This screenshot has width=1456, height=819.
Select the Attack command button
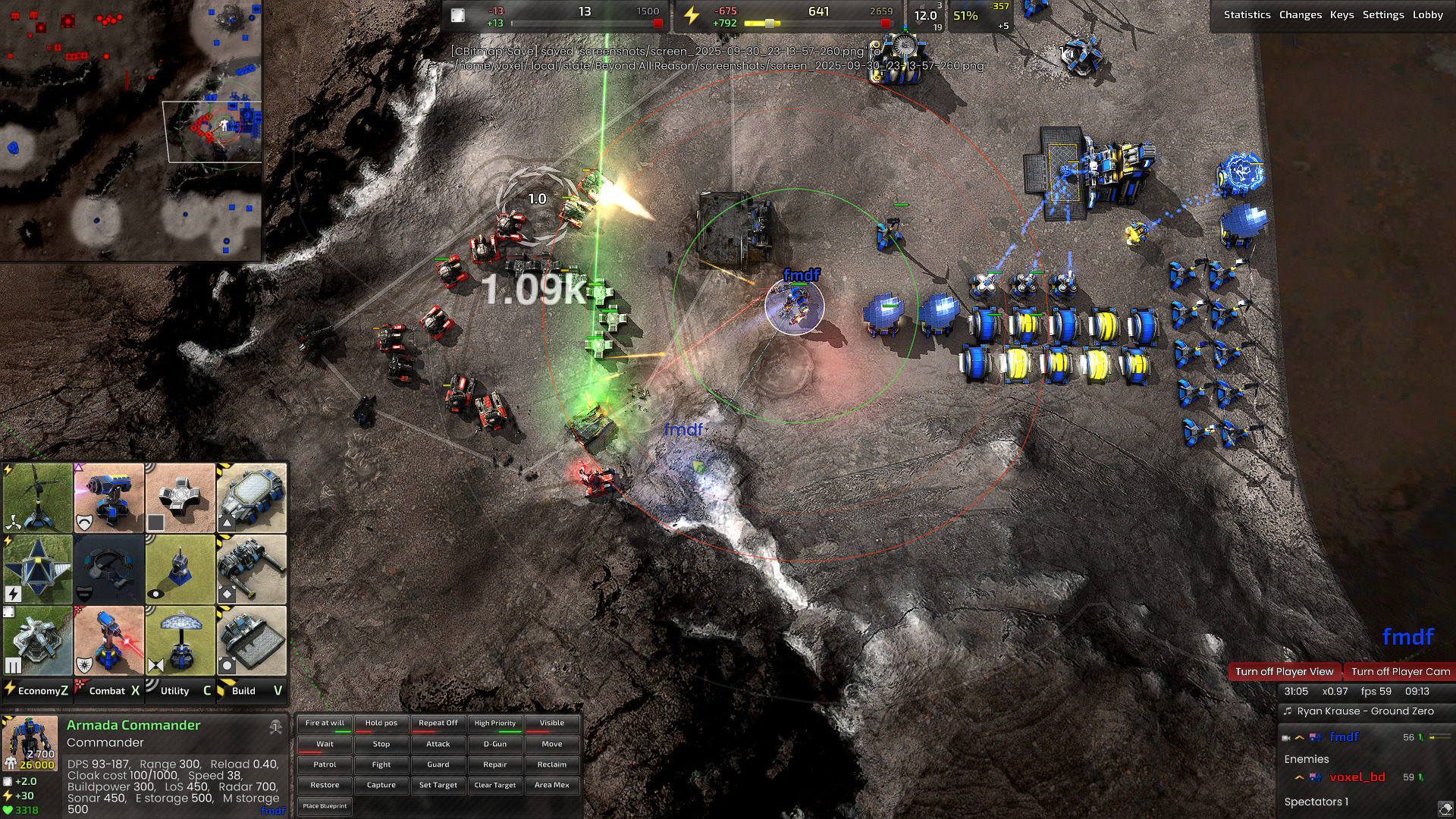[438, 744]
